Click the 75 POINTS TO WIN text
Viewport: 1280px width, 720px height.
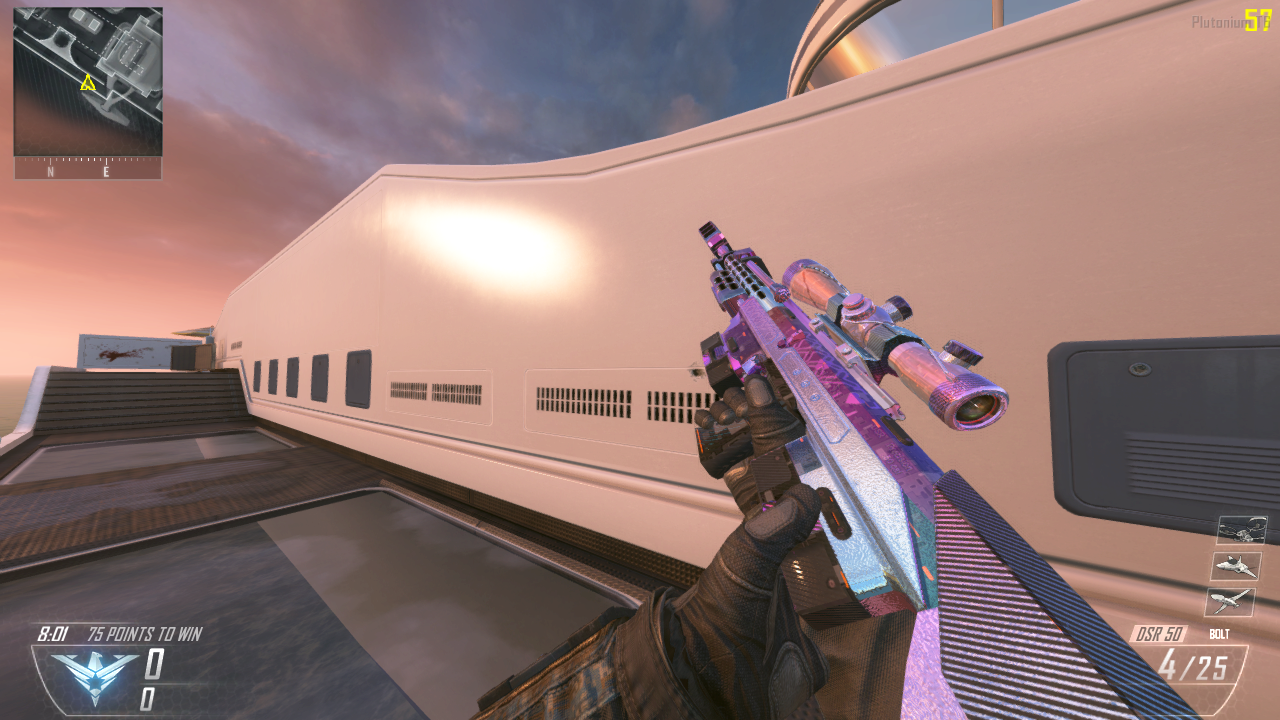146,634
